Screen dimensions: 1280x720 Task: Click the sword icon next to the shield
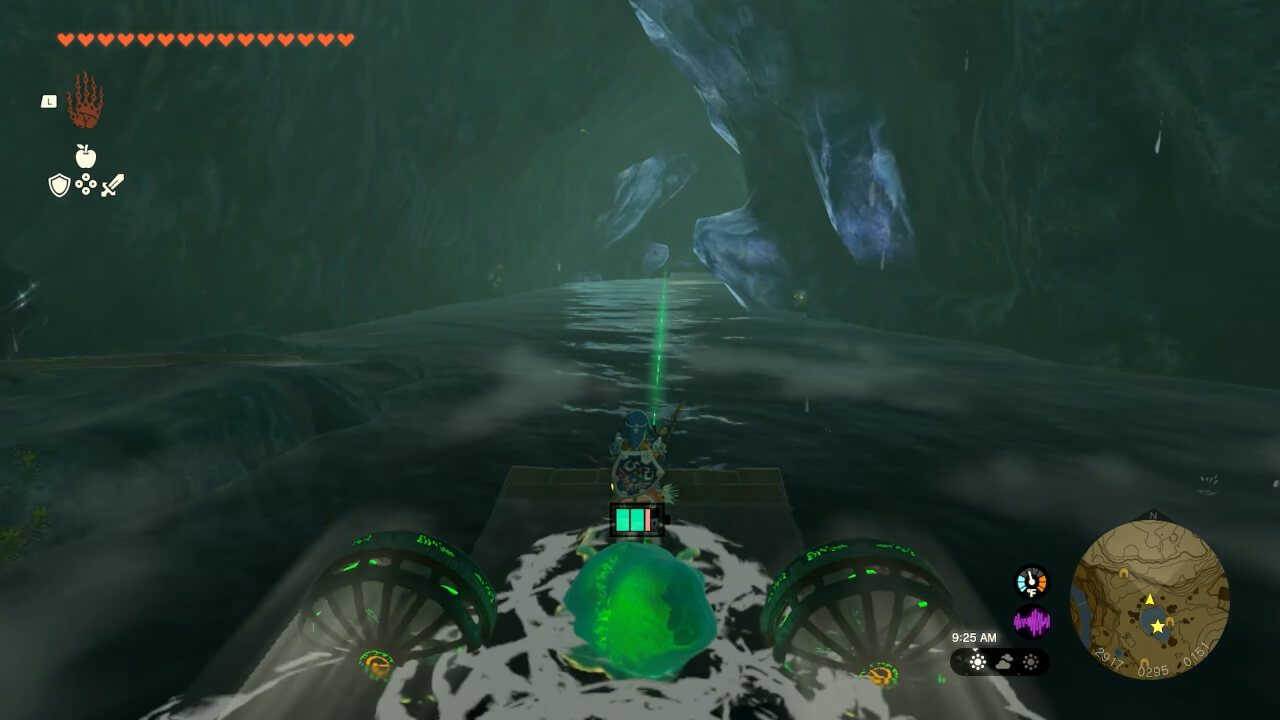113,185
